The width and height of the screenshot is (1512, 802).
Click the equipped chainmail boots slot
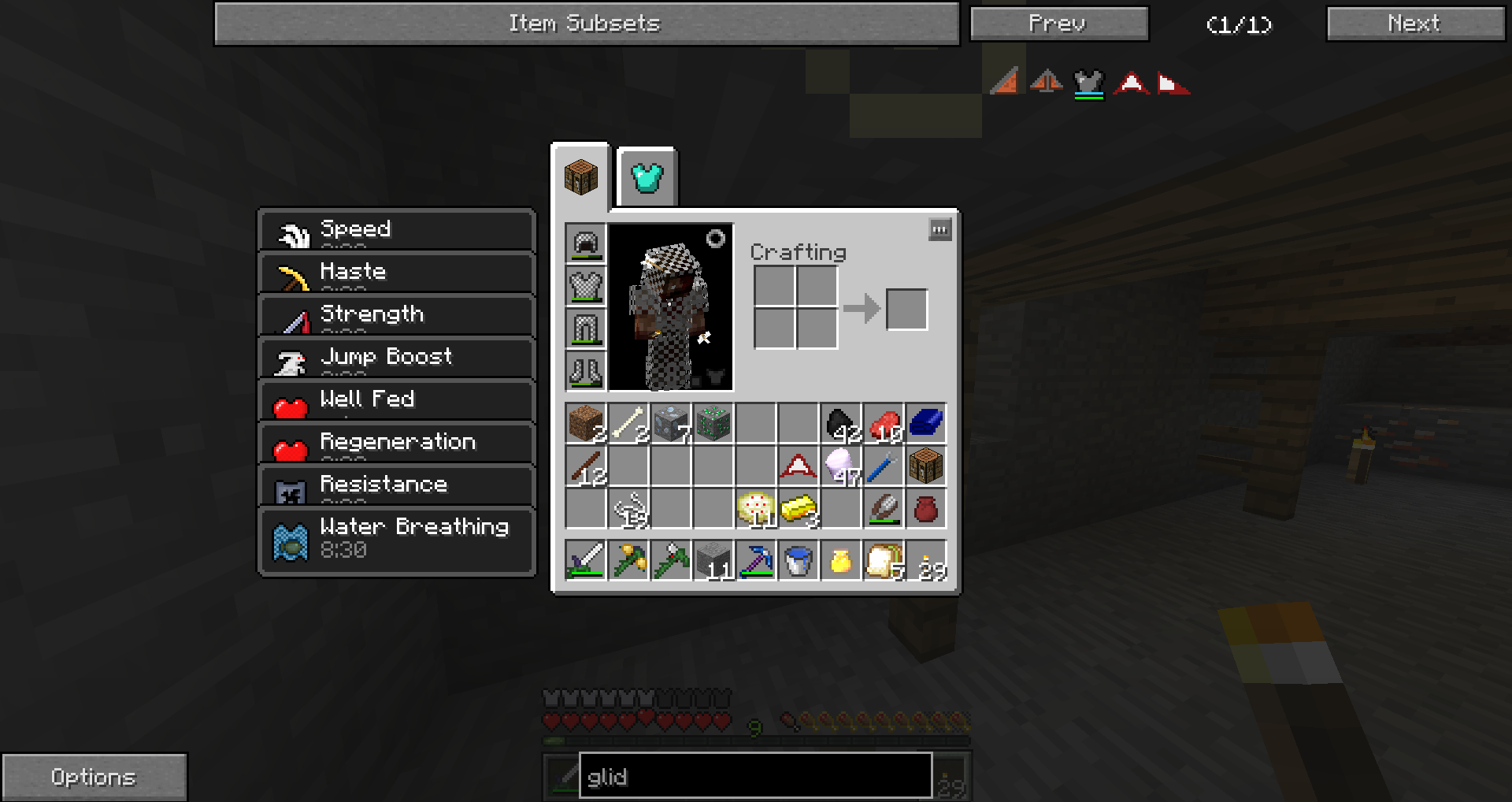[x=585, y=370]
